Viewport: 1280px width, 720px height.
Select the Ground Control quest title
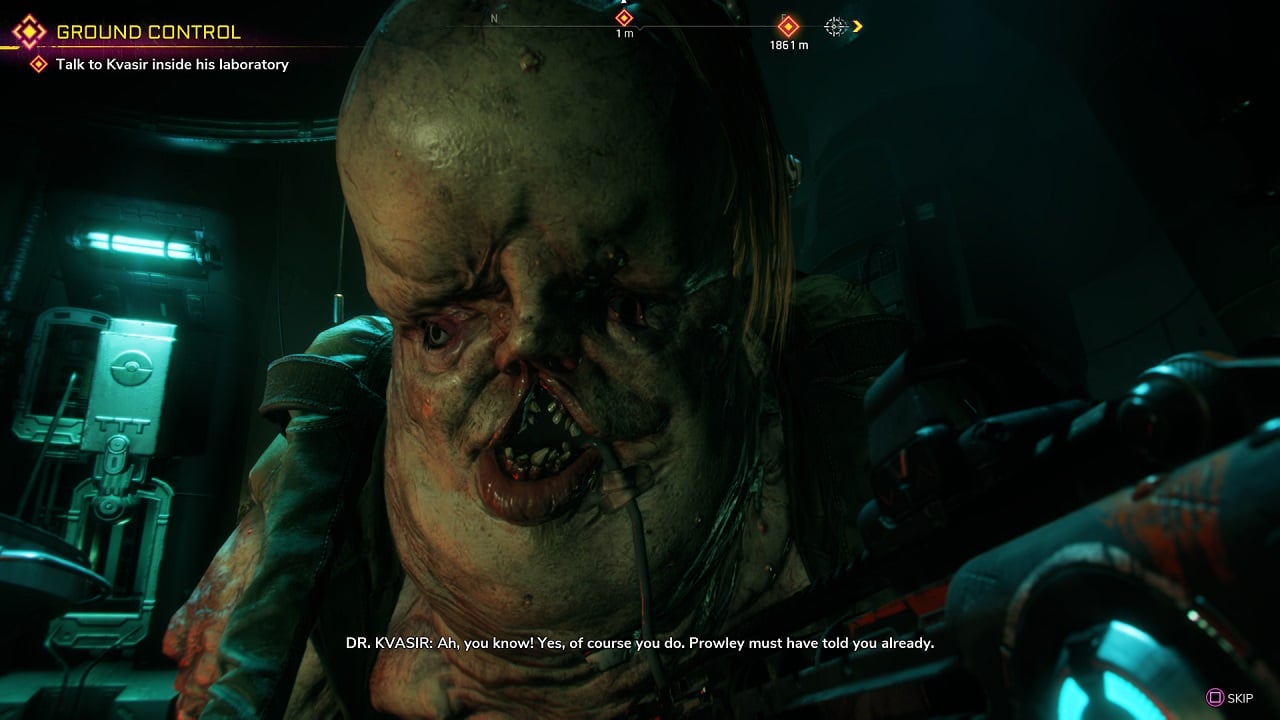pyautogui.click(x=148, y=32)
